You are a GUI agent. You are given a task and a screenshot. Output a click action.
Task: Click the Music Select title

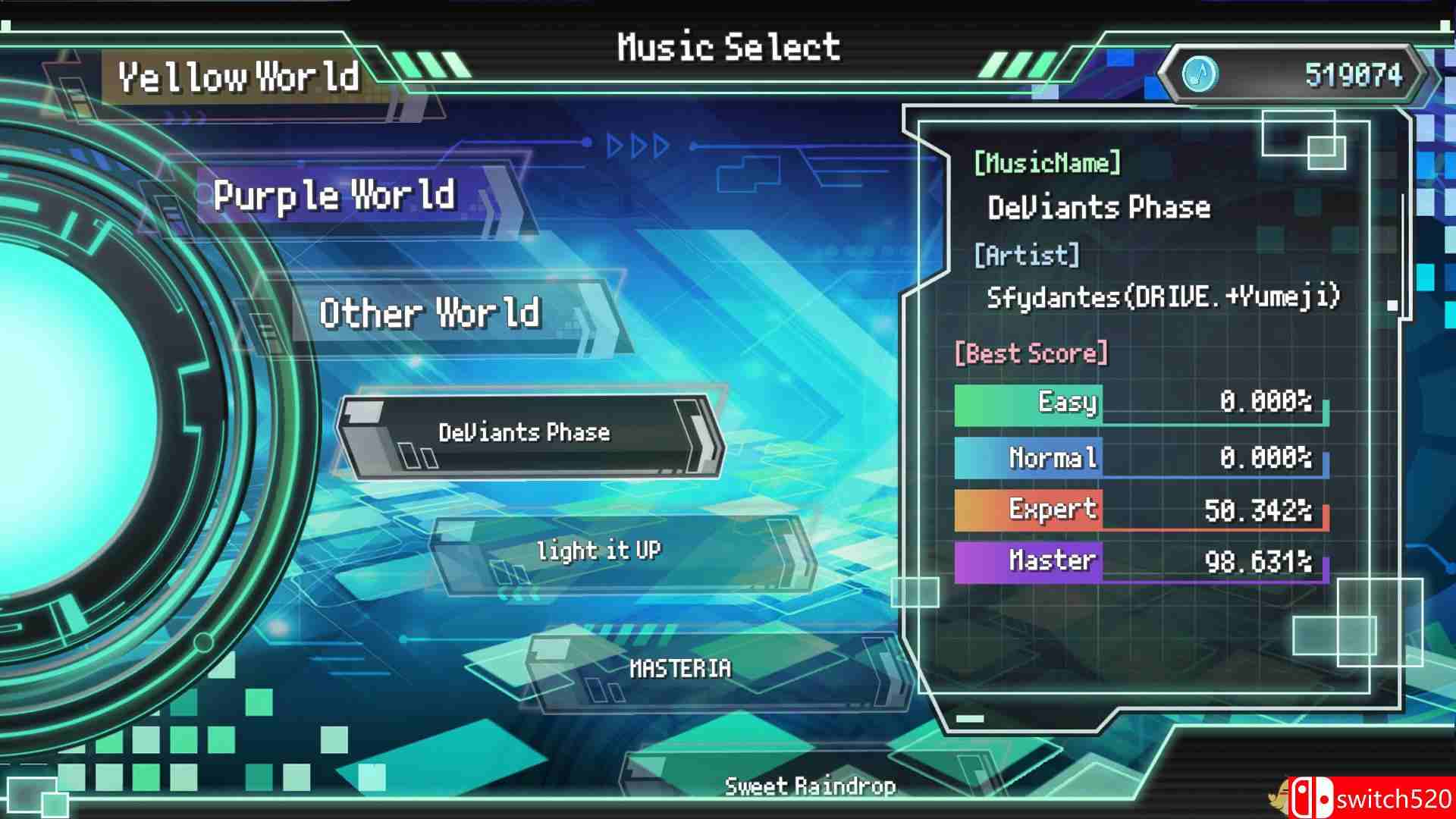click(x=728, y=45)
